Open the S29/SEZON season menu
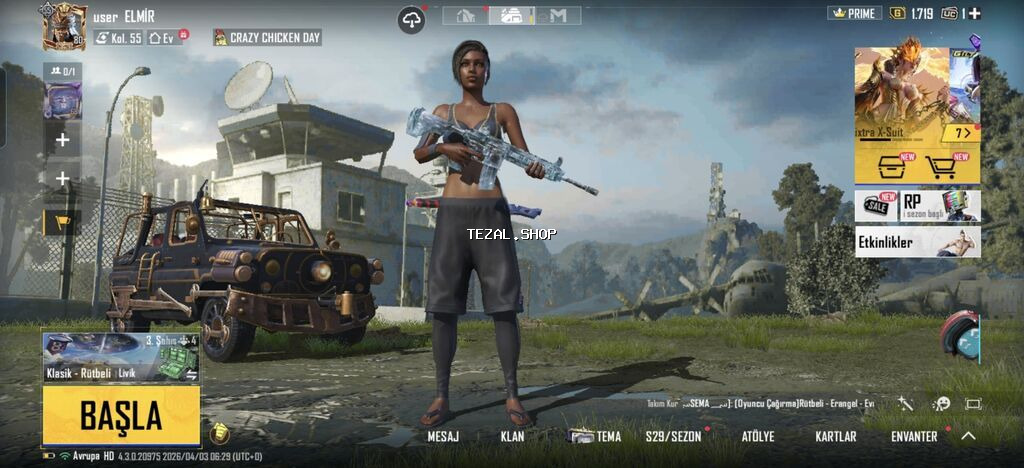 (x=673, y=437)
